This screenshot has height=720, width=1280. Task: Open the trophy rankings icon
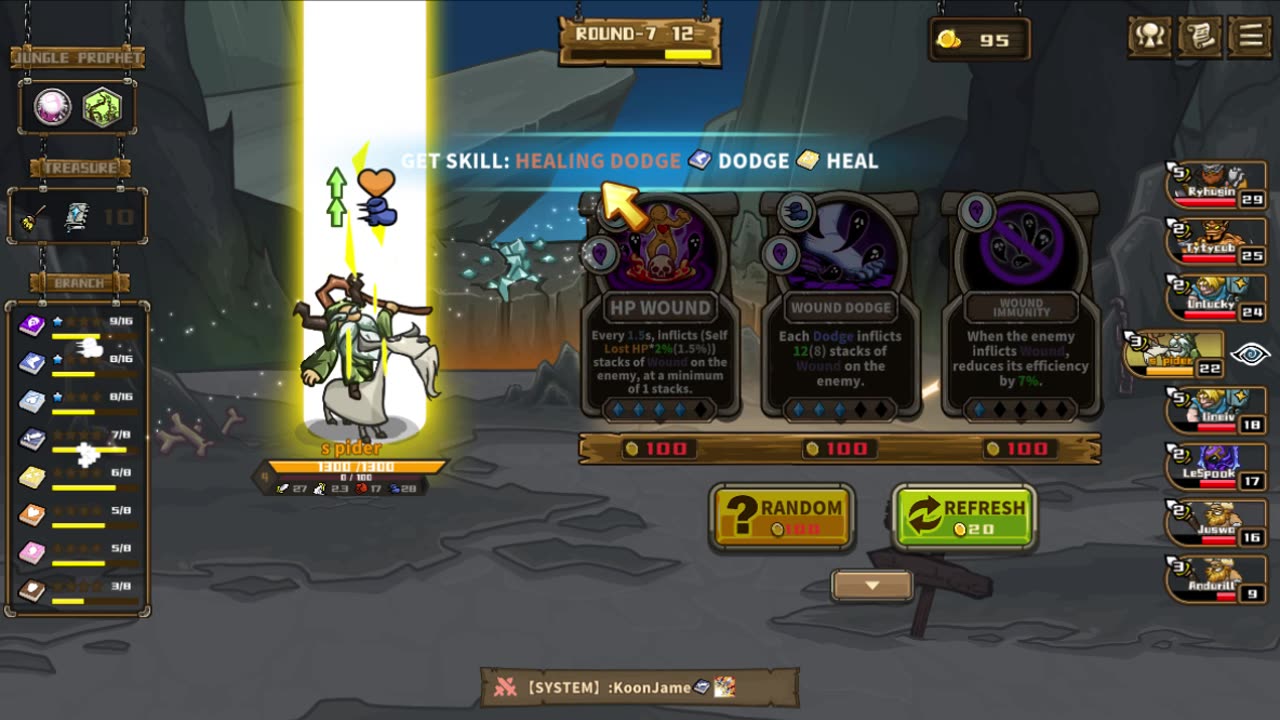(1150, 37)
